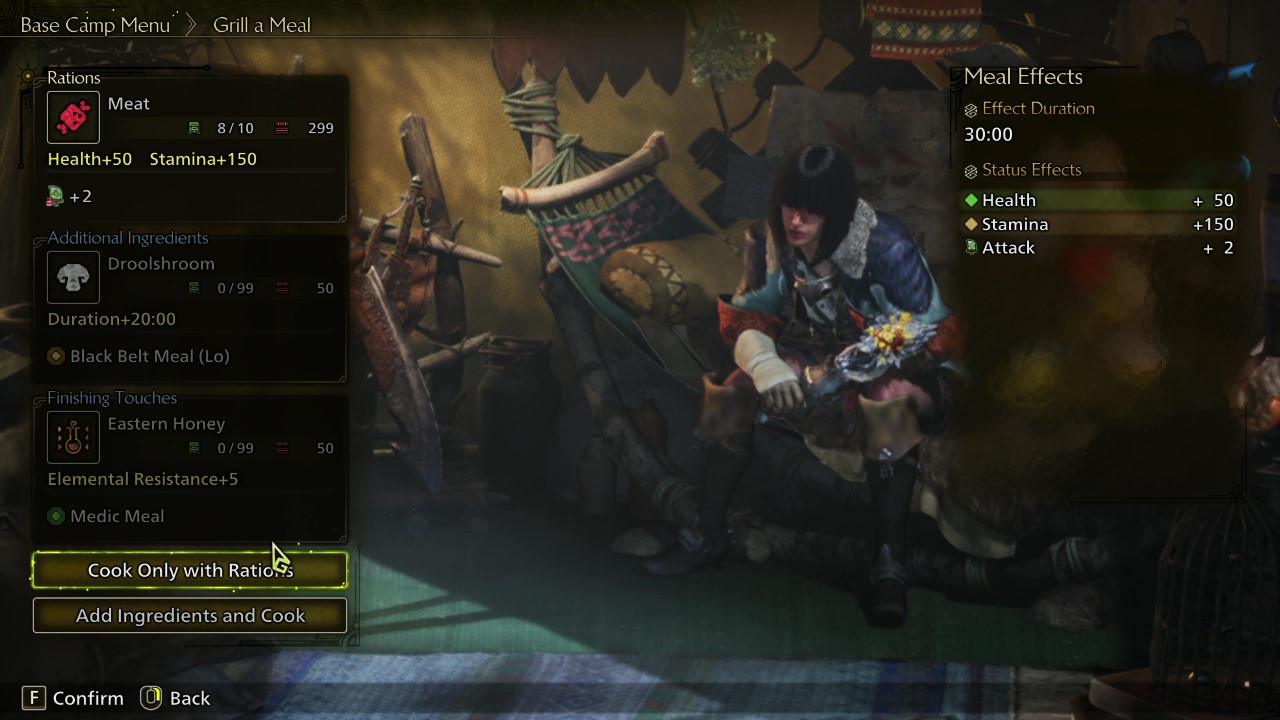Click the Cook Only with Rations button

[189, 570]
